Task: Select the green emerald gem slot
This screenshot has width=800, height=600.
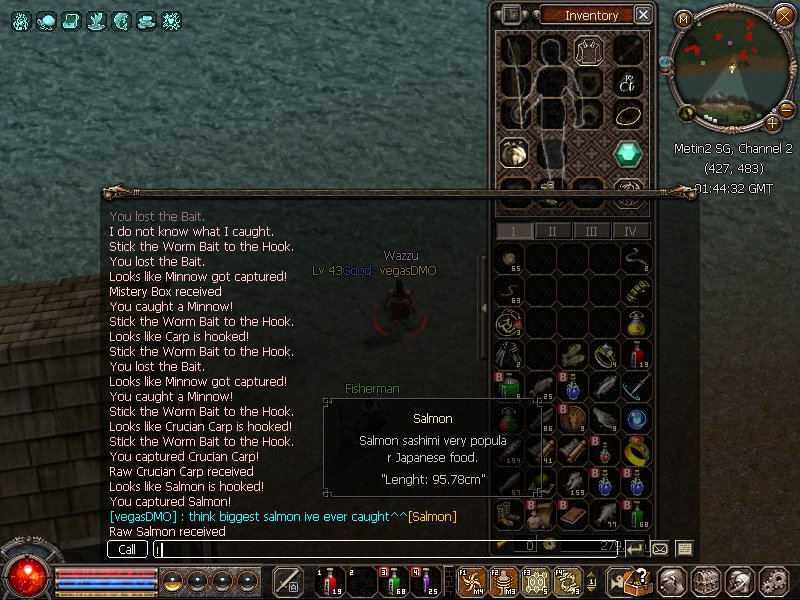Action: [x=627, y=152]
